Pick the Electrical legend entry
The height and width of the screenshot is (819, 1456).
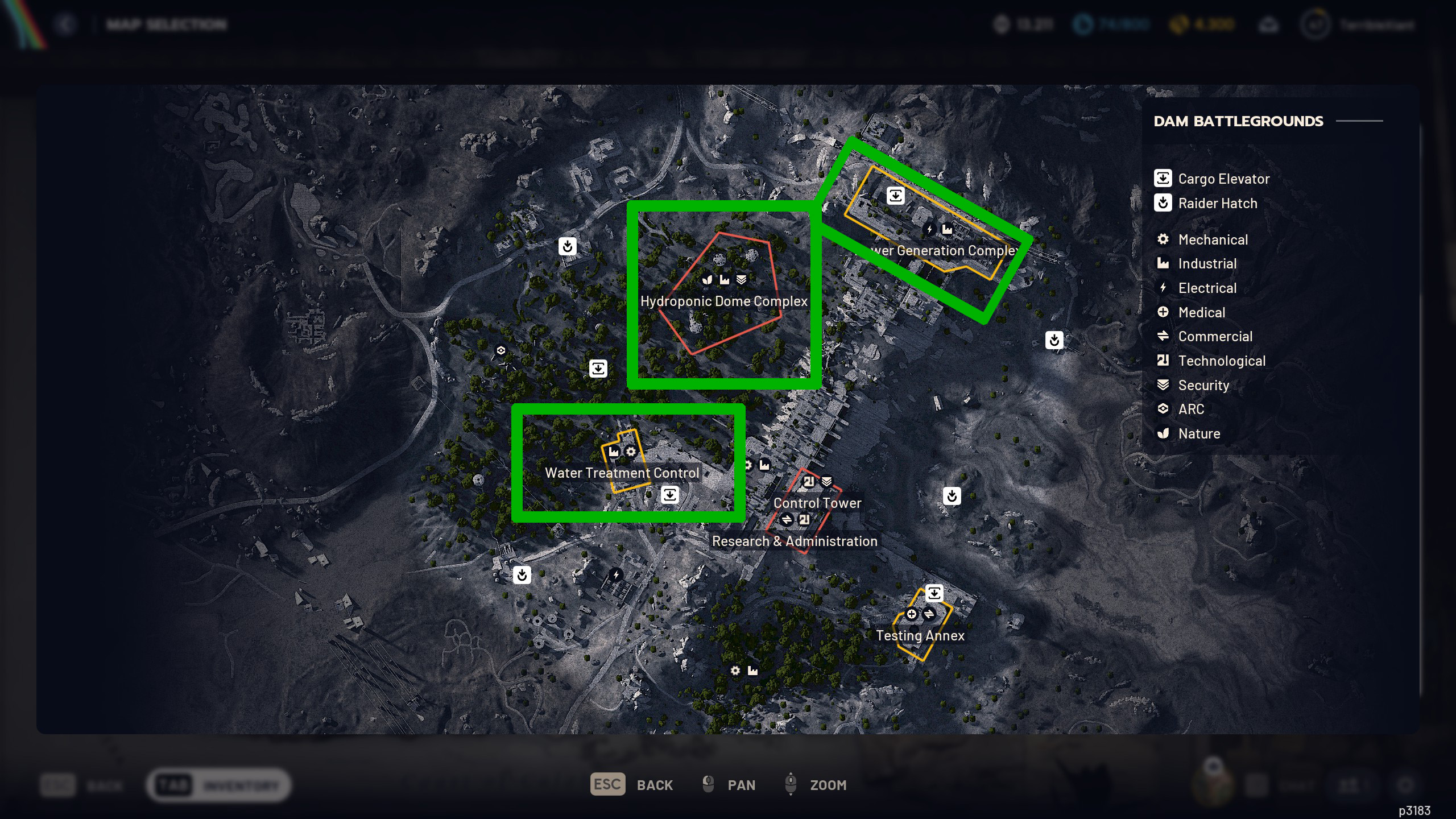click(x=1207, y=288)
